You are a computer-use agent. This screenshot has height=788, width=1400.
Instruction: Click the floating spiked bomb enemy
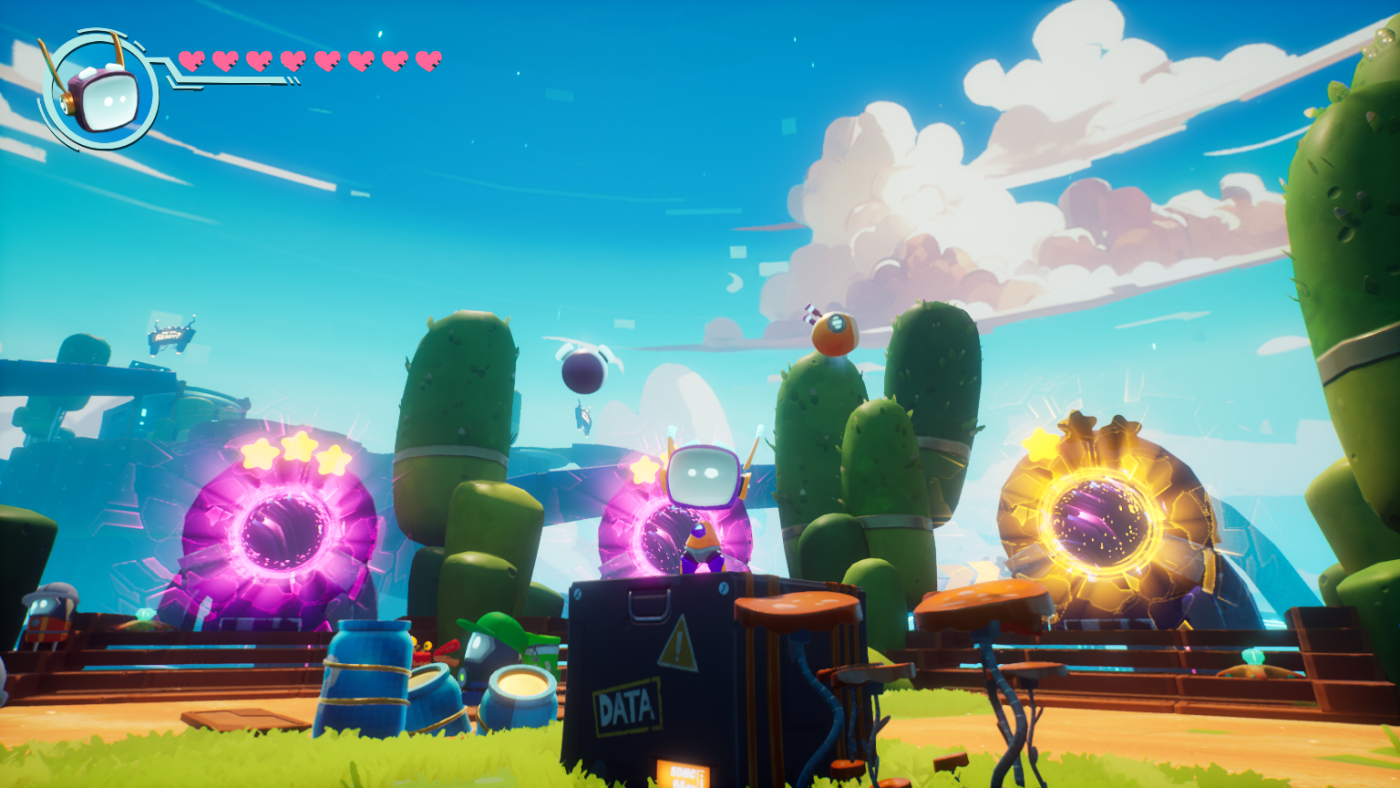tap(585, 375)
